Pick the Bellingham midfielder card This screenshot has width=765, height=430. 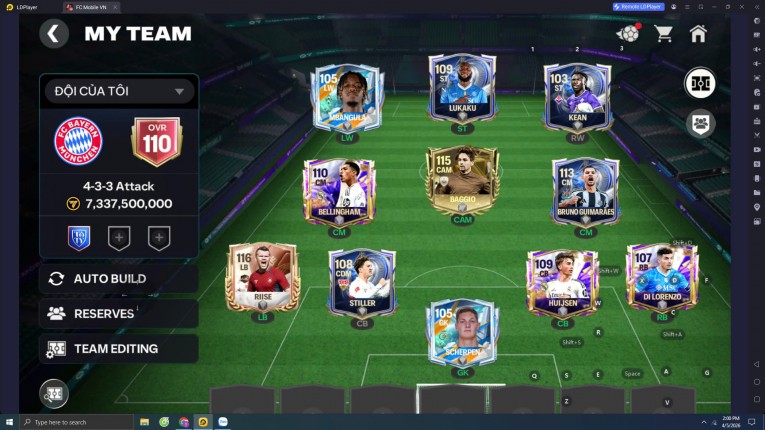point(339,193)
